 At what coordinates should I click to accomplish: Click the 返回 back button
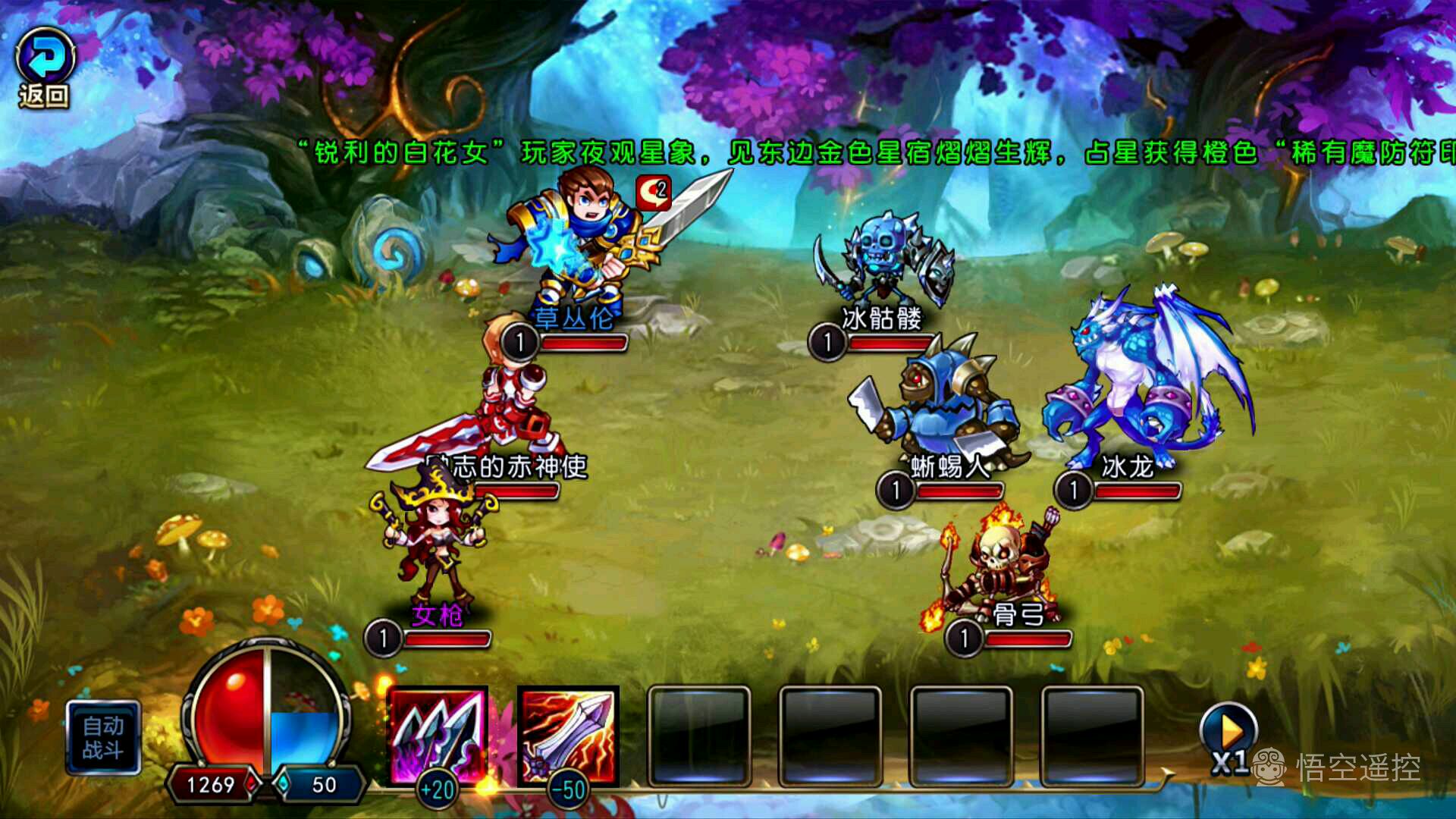point(45,68)
